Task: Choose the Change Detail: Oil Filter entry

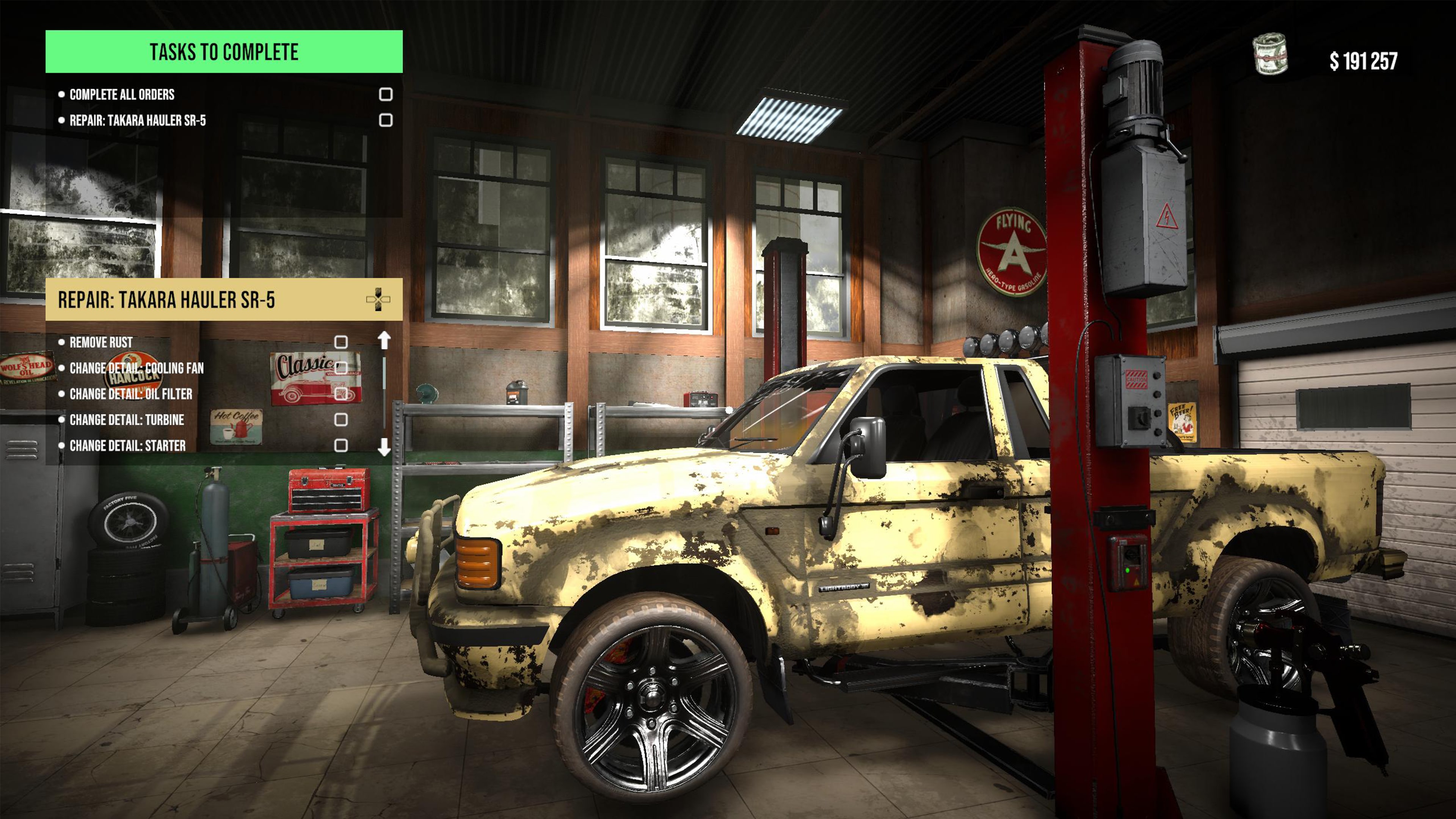Action: [130, 394]
